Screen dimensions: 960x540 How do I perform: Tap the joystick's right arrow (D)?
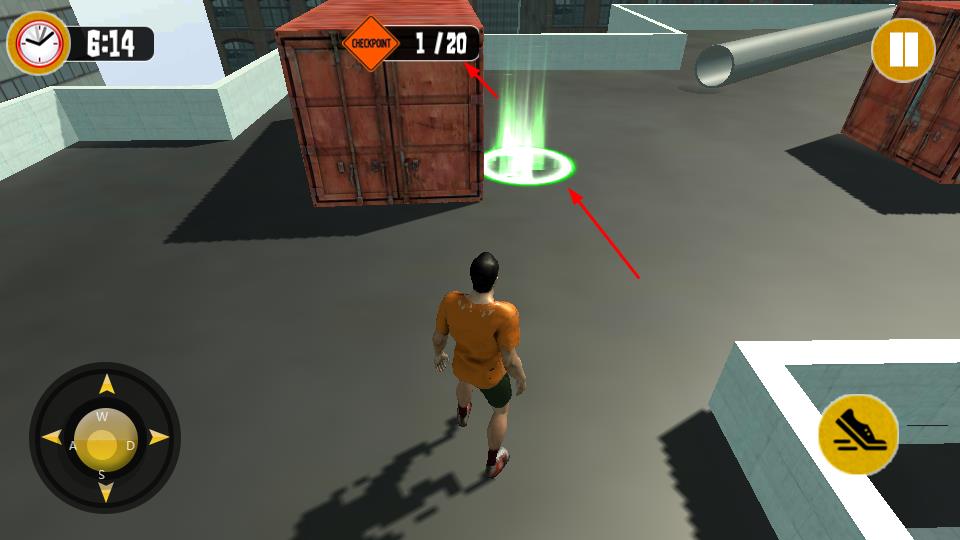point(158,438)
